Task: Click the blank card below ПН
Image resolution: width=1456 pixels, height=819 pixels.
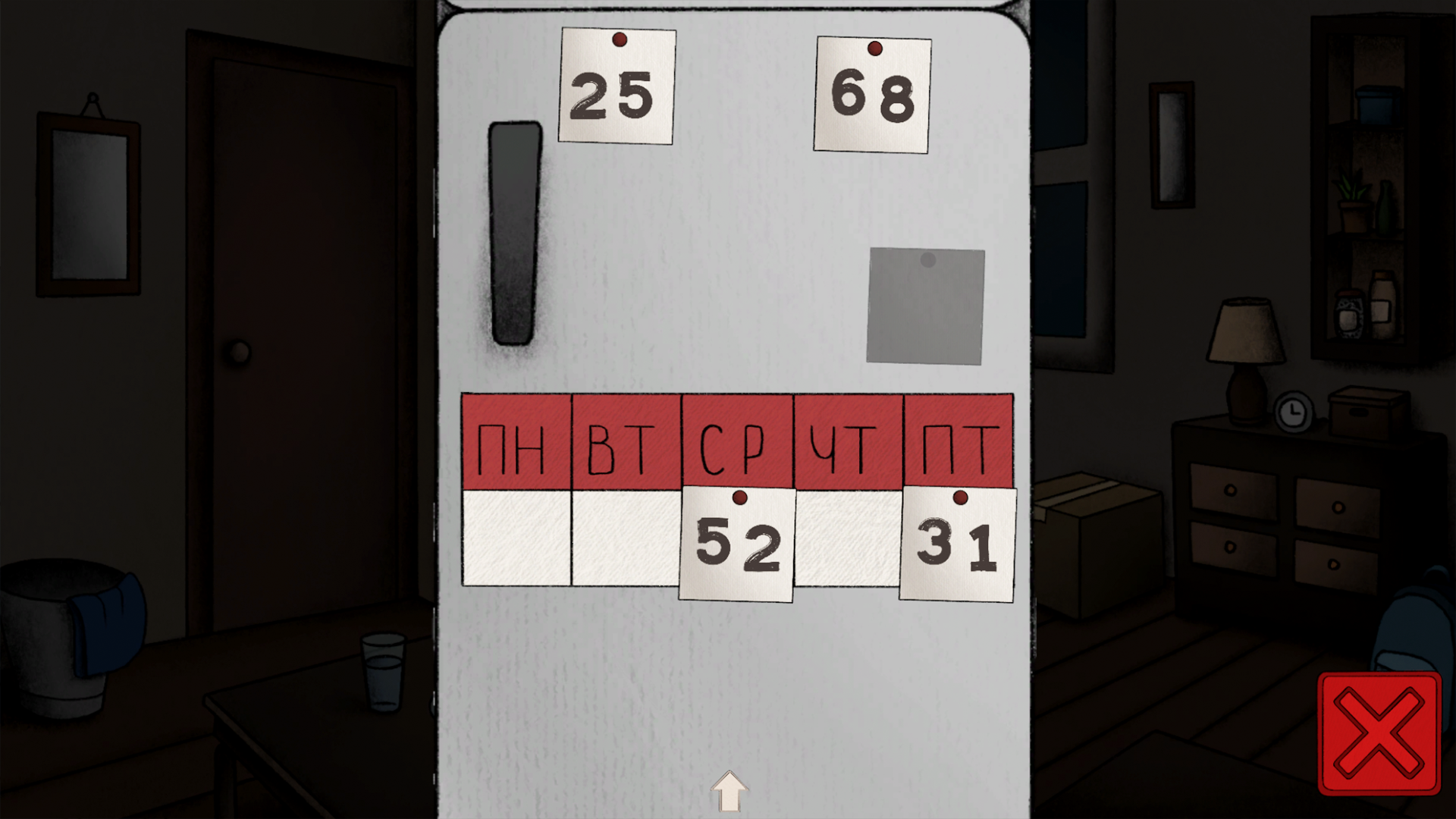Action: point(518,537)
